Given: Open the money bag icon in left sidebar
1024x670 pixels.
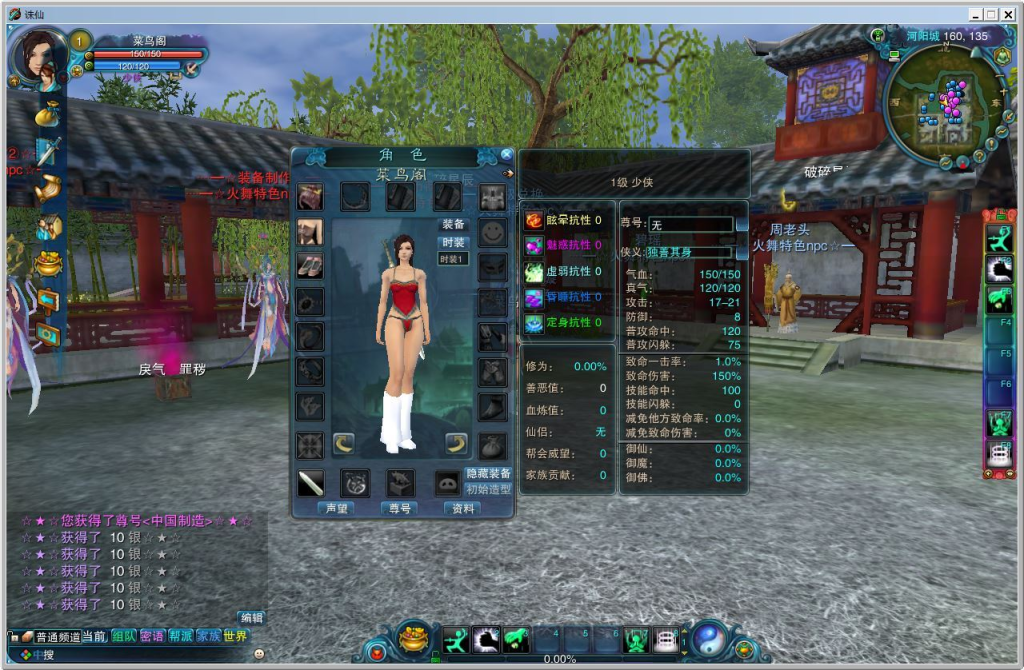Looking at the screenshot, I should coord(47,114).
